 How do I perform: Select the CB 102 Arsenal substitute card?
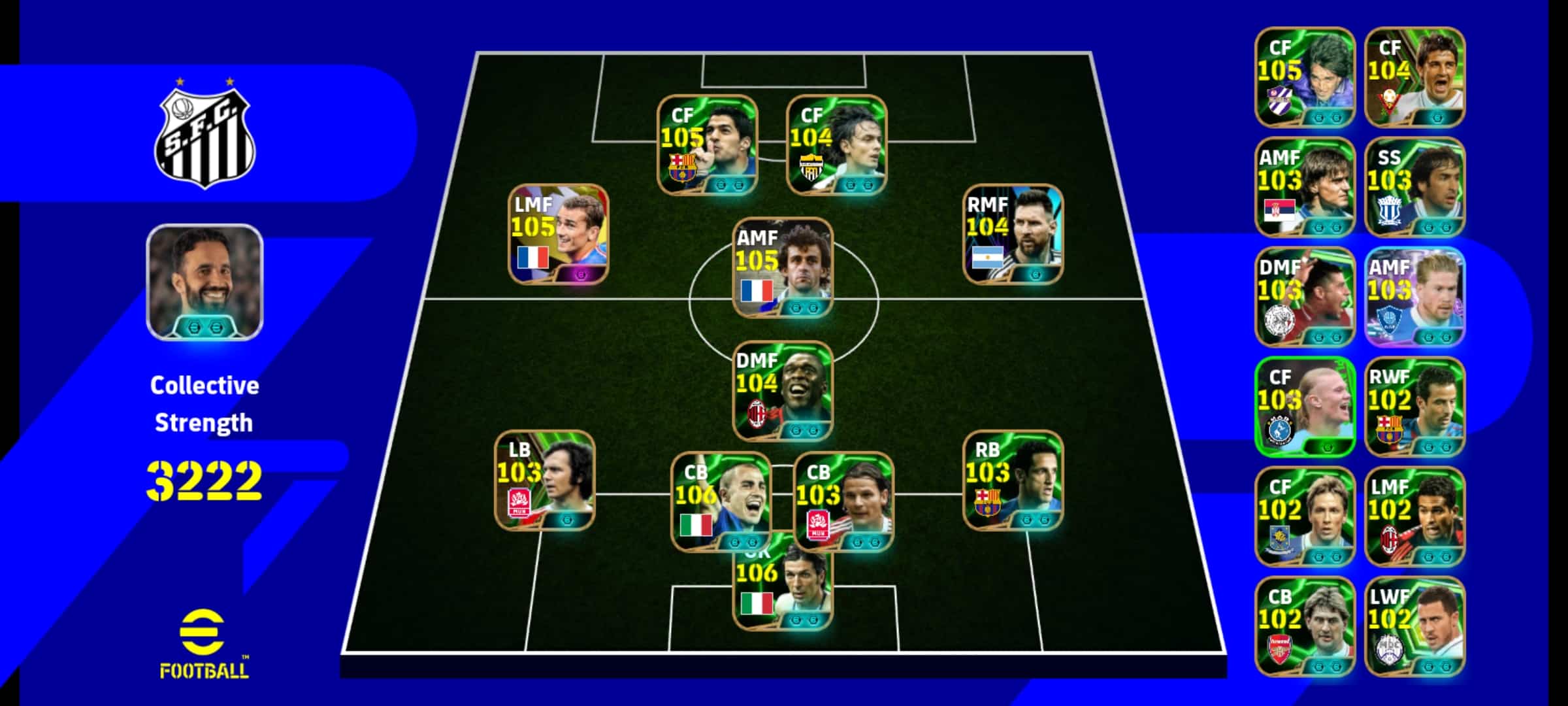tap(1305, 626)
